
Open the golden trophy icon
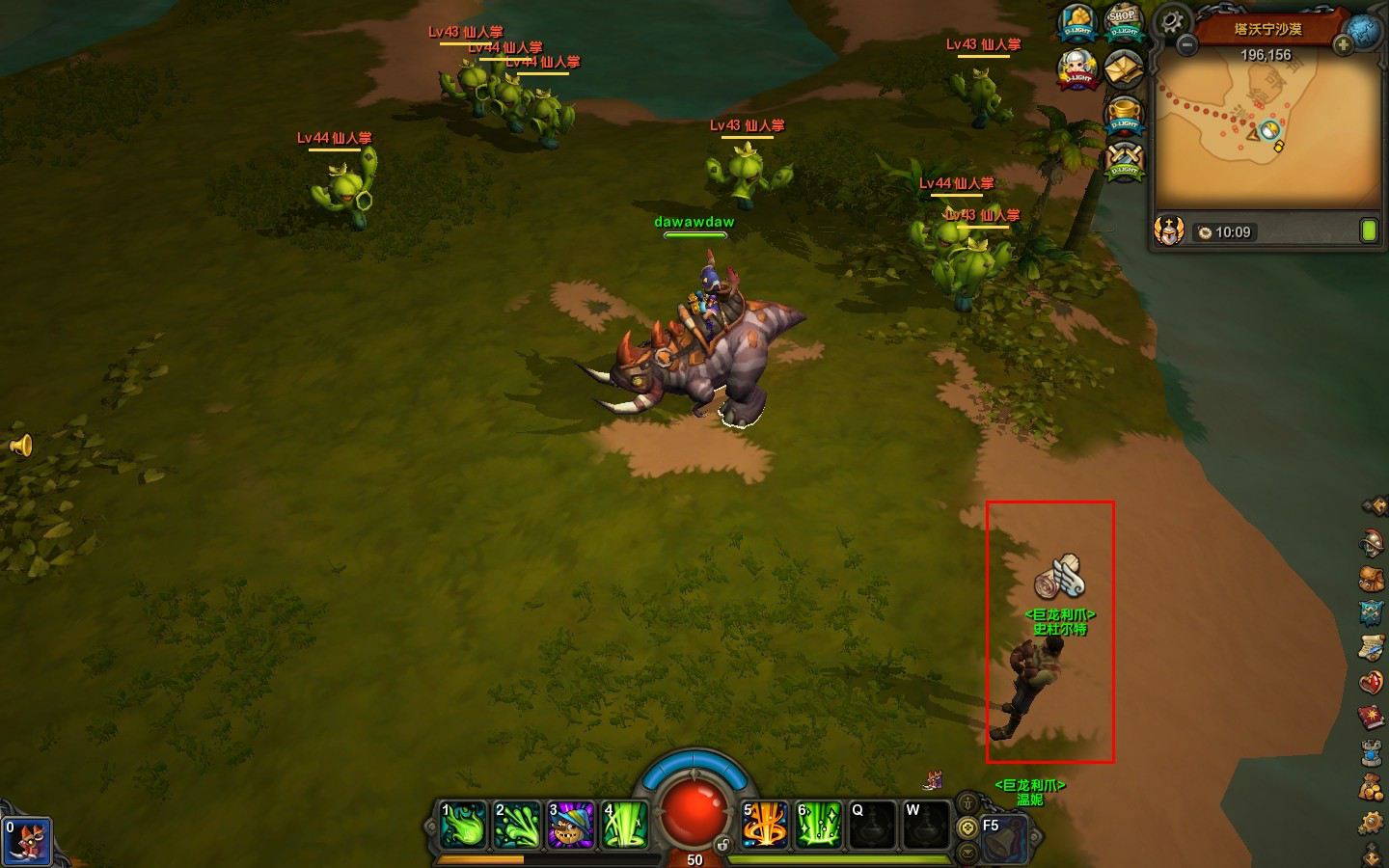pyautogui.click(x=1124, y=115)
